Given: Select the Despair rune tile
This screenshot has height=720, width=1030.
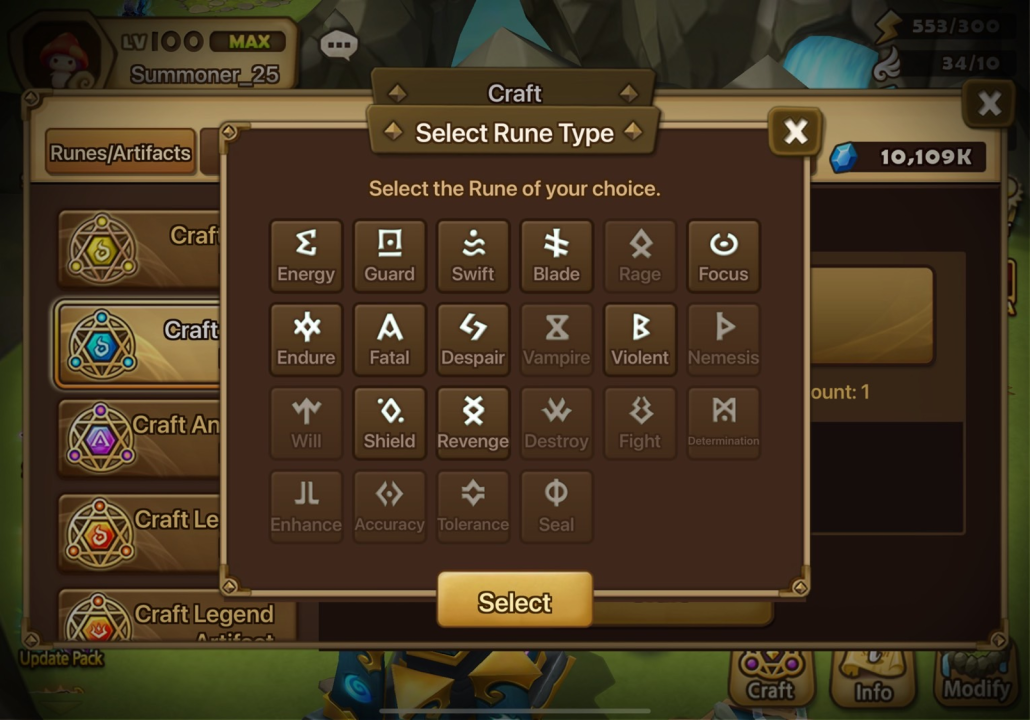Looking at the screenshot, I should pos(473,340).
